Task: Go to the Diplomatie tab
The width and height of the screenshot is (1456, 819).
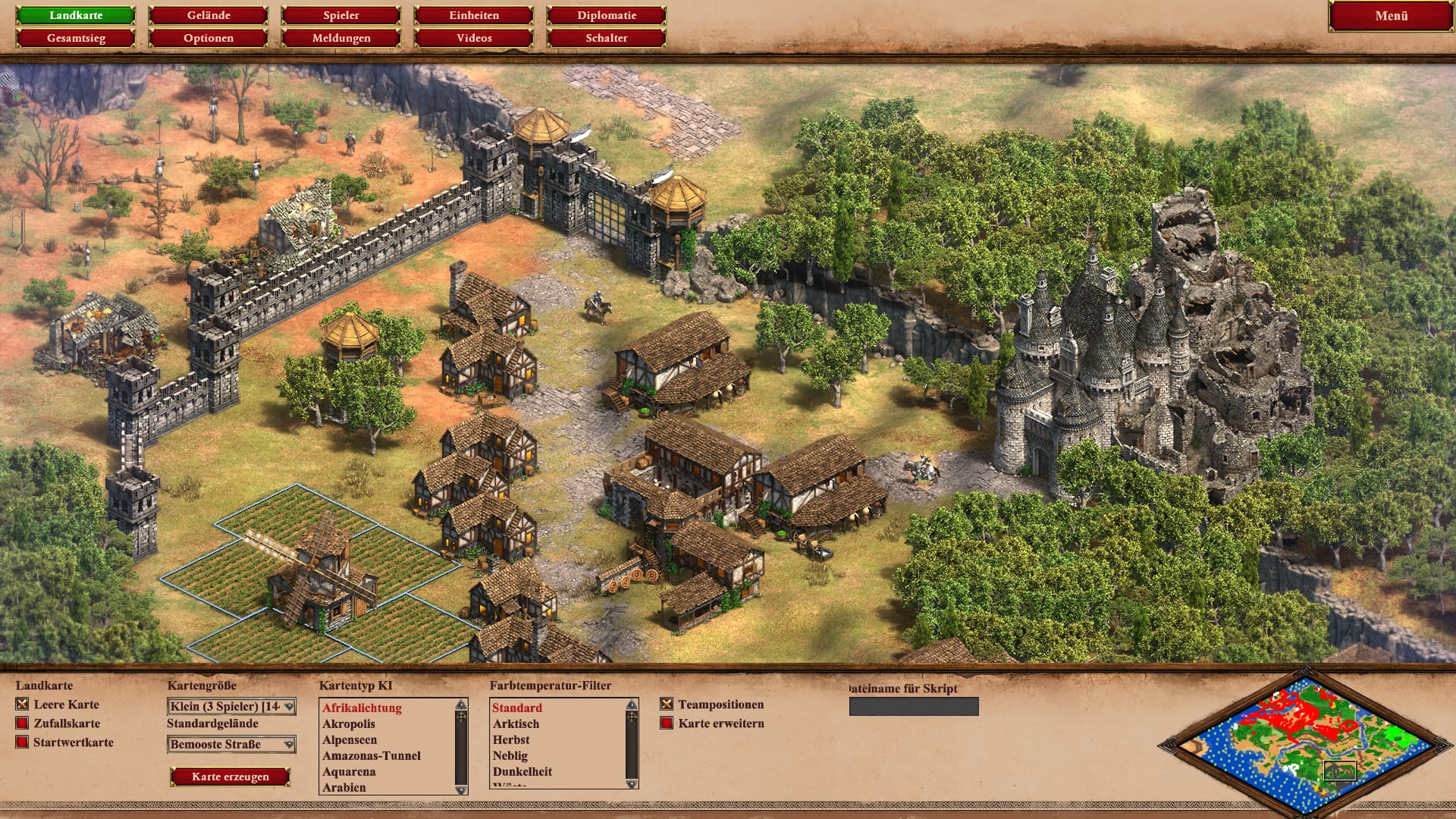Action: click(x=607, y=15)
